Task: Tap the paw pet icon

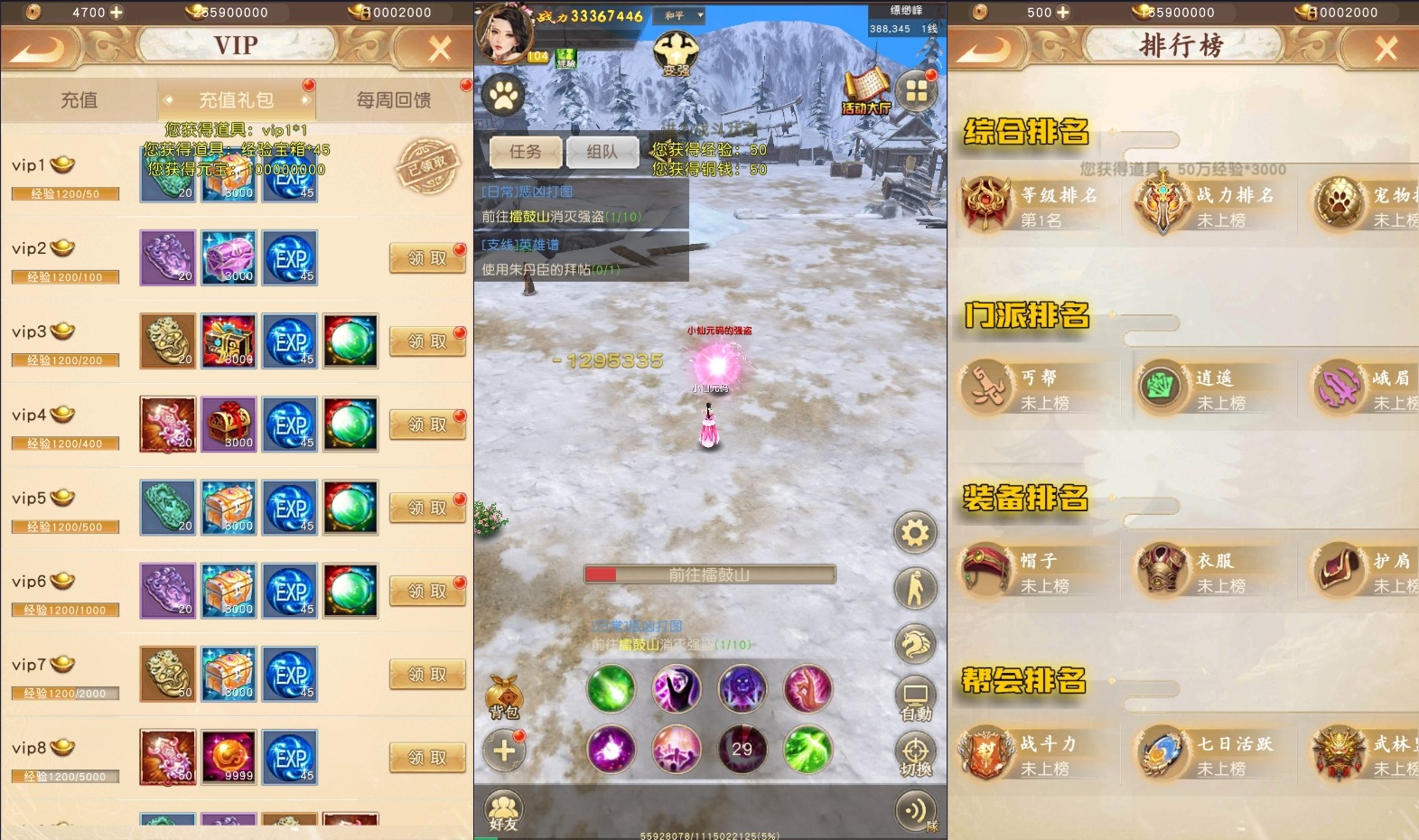Action: tap(503, 94)
